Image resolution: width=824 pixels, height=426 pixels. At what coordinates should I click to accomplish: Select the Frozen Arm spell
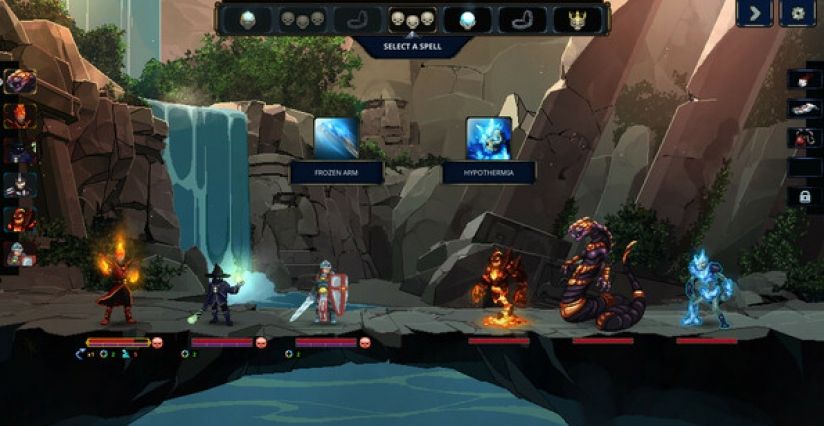(x=336, y=139)
